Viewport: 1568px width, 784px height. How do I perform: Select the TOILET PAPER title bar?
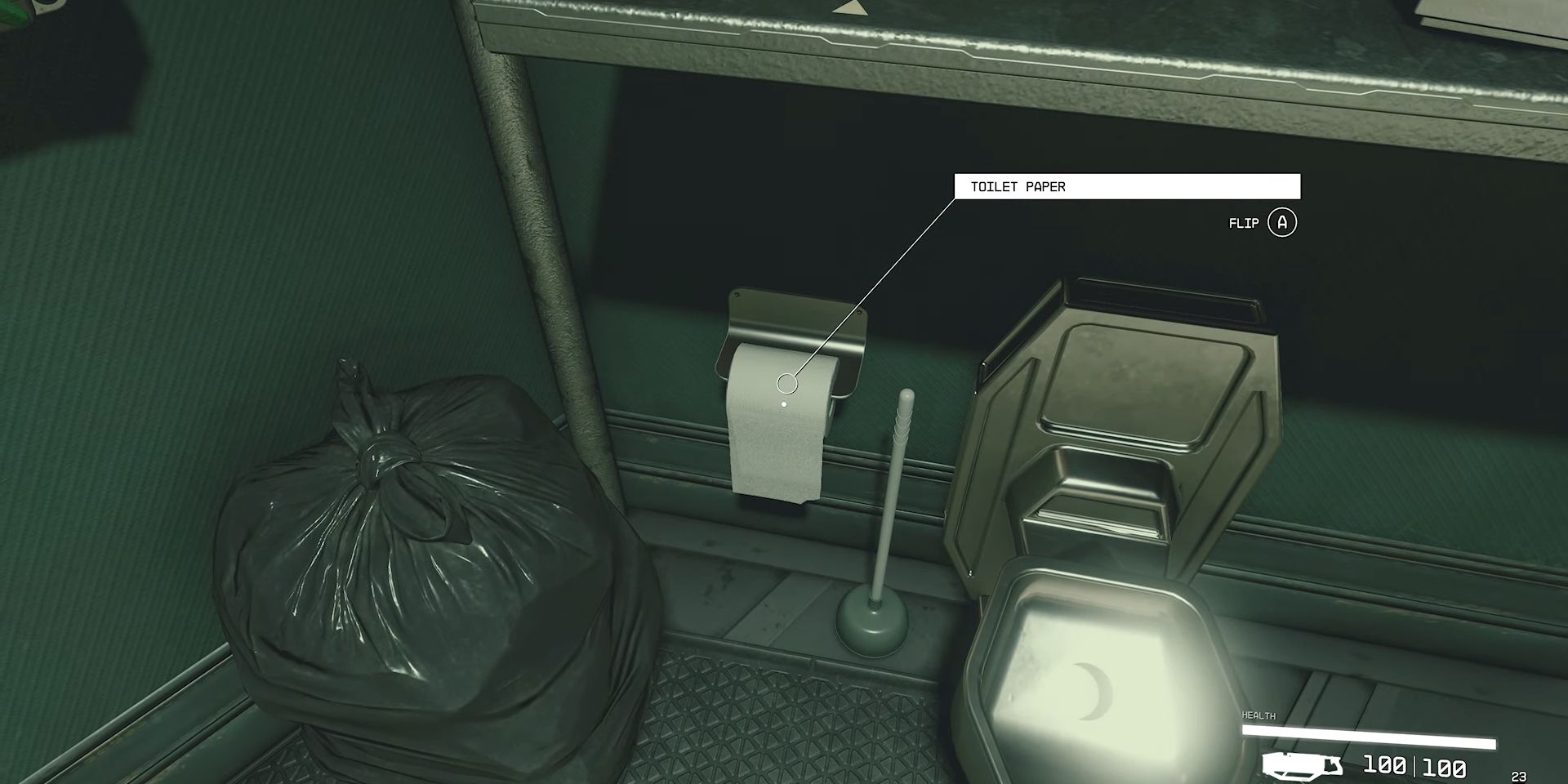click(1017, 187)
